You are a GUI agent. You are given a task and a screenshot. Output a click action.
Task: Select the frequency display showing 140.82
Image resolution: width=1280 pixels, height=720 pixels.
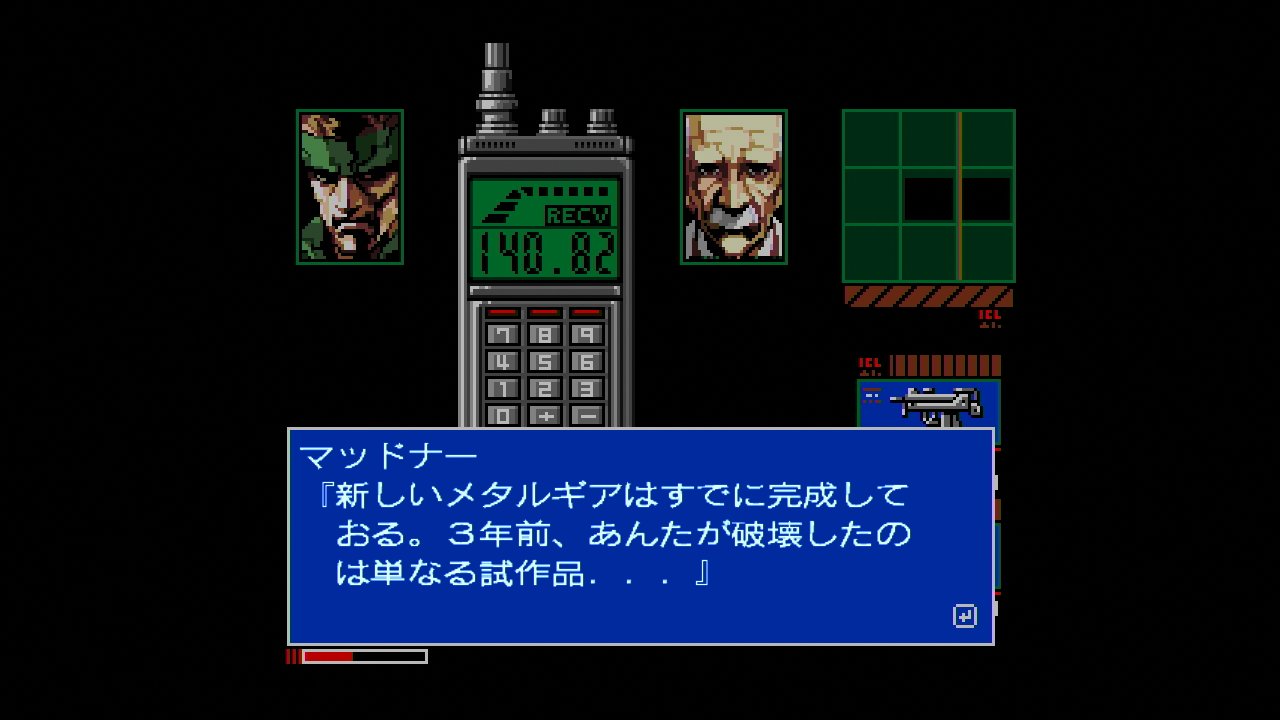pos(545,250)
